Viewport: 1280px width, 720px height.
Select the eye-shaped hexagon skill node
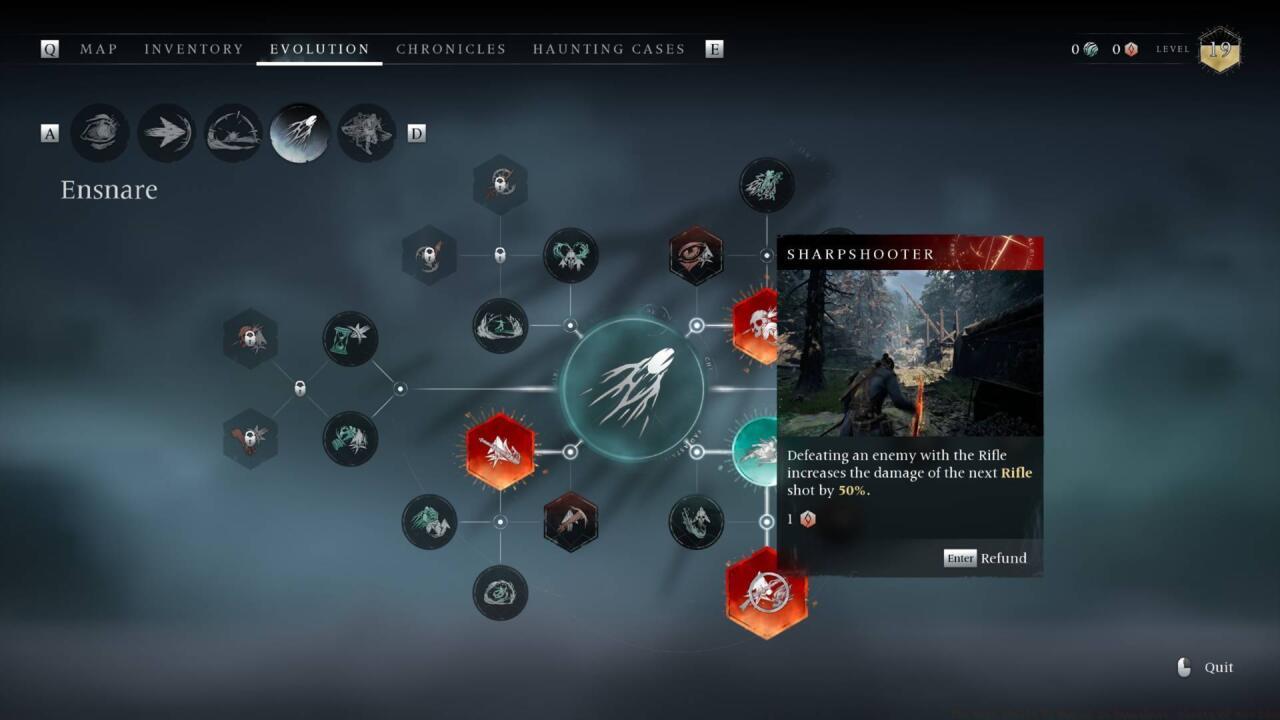click(696, 256)
